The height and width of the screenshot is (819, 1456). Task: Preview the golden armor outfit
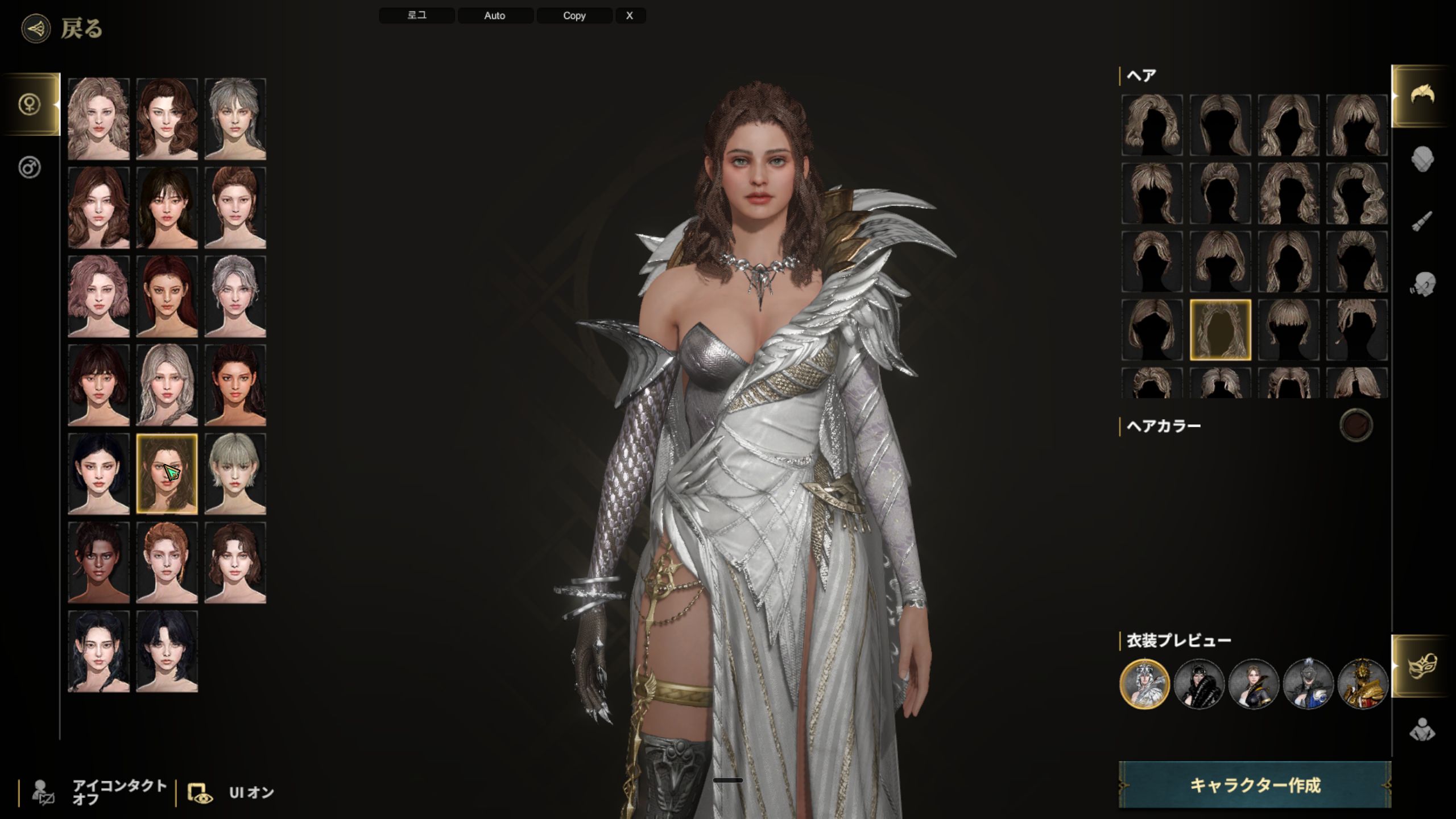point(1362,684)
